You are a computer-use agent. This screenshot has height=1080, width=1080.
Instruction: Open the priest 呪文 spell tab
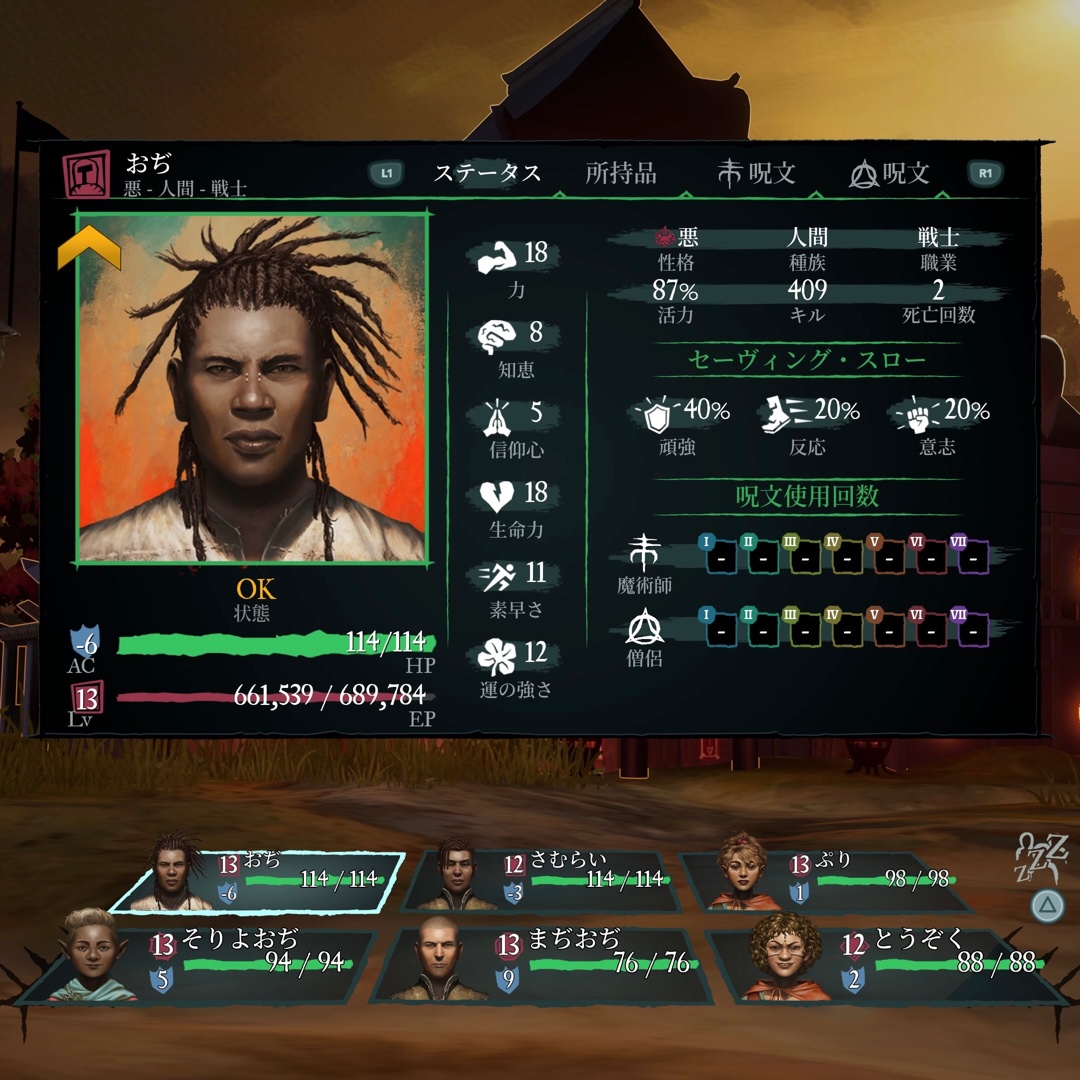pos(889,173)
